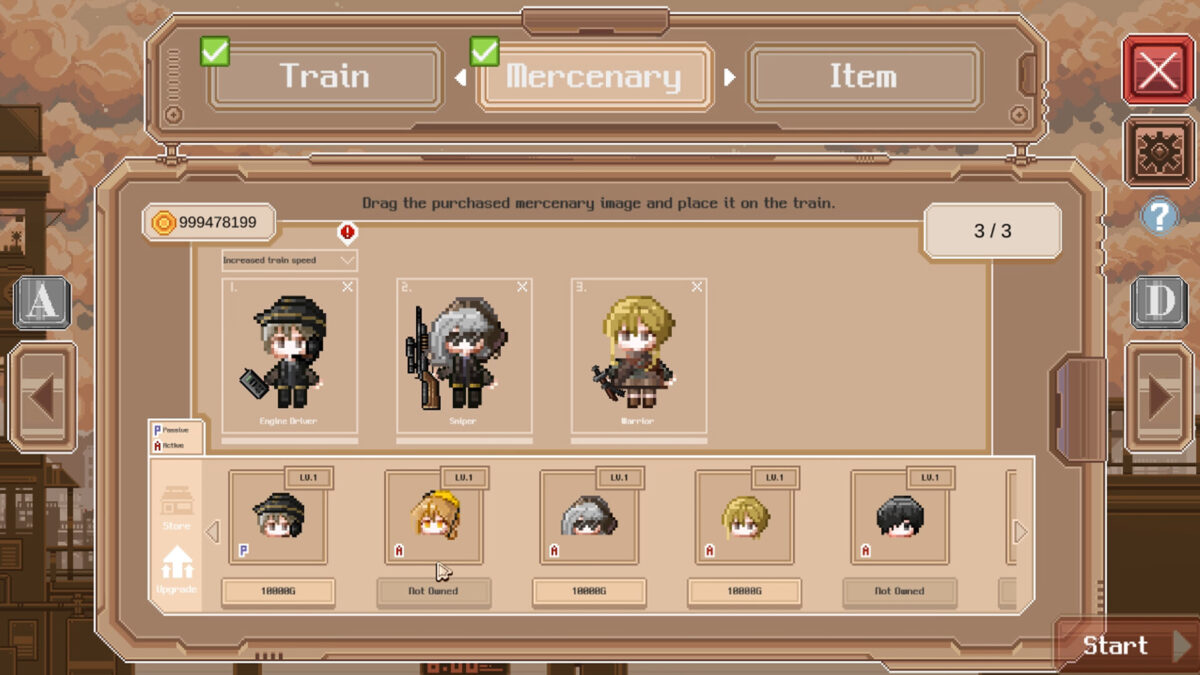Select the black-haired mercenary portrait
Image resolution: width=1200 pixels, height=675 pixels.
point(899,518)
